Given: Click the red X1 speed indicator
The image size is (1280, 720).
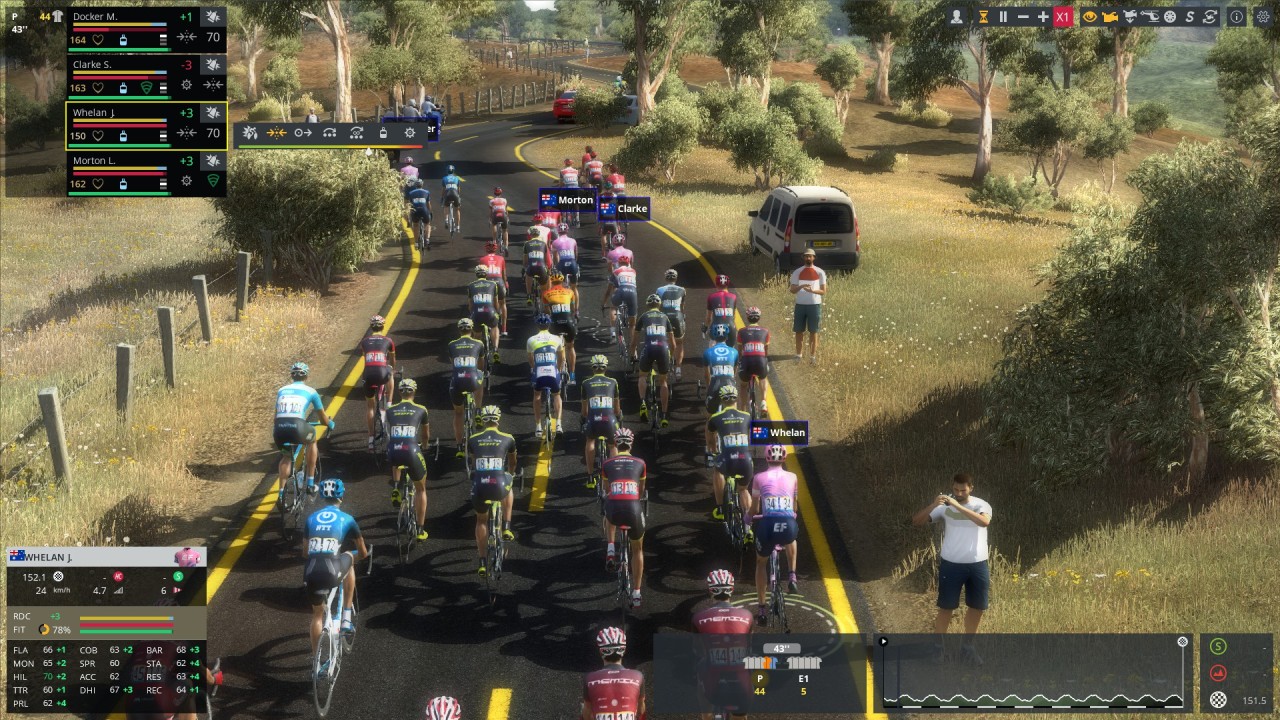Looking at the screenshot, I should click(1063, 17).
